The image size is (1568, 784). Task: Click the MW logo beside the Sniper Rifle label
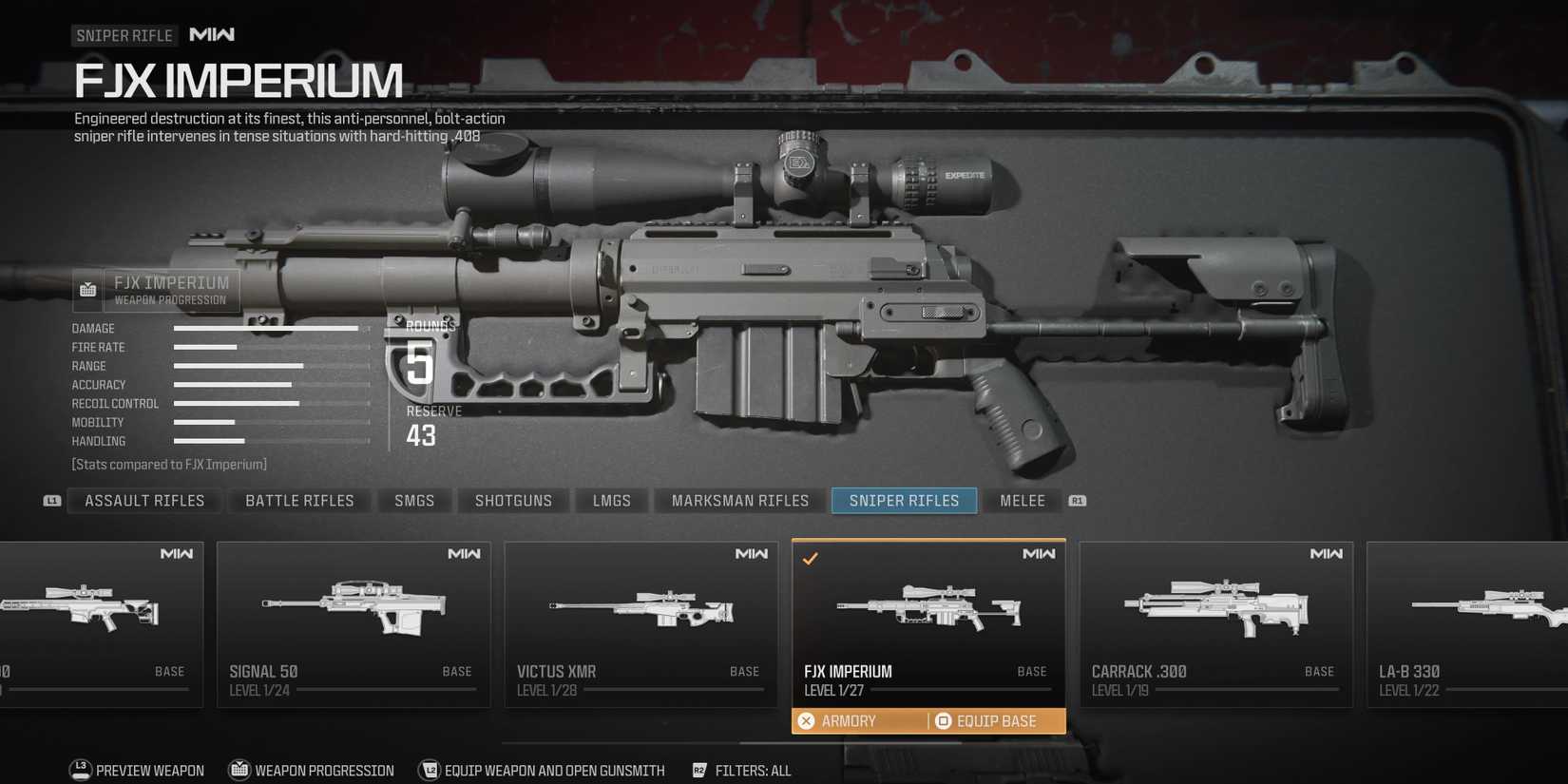click(x=211, y=34)
